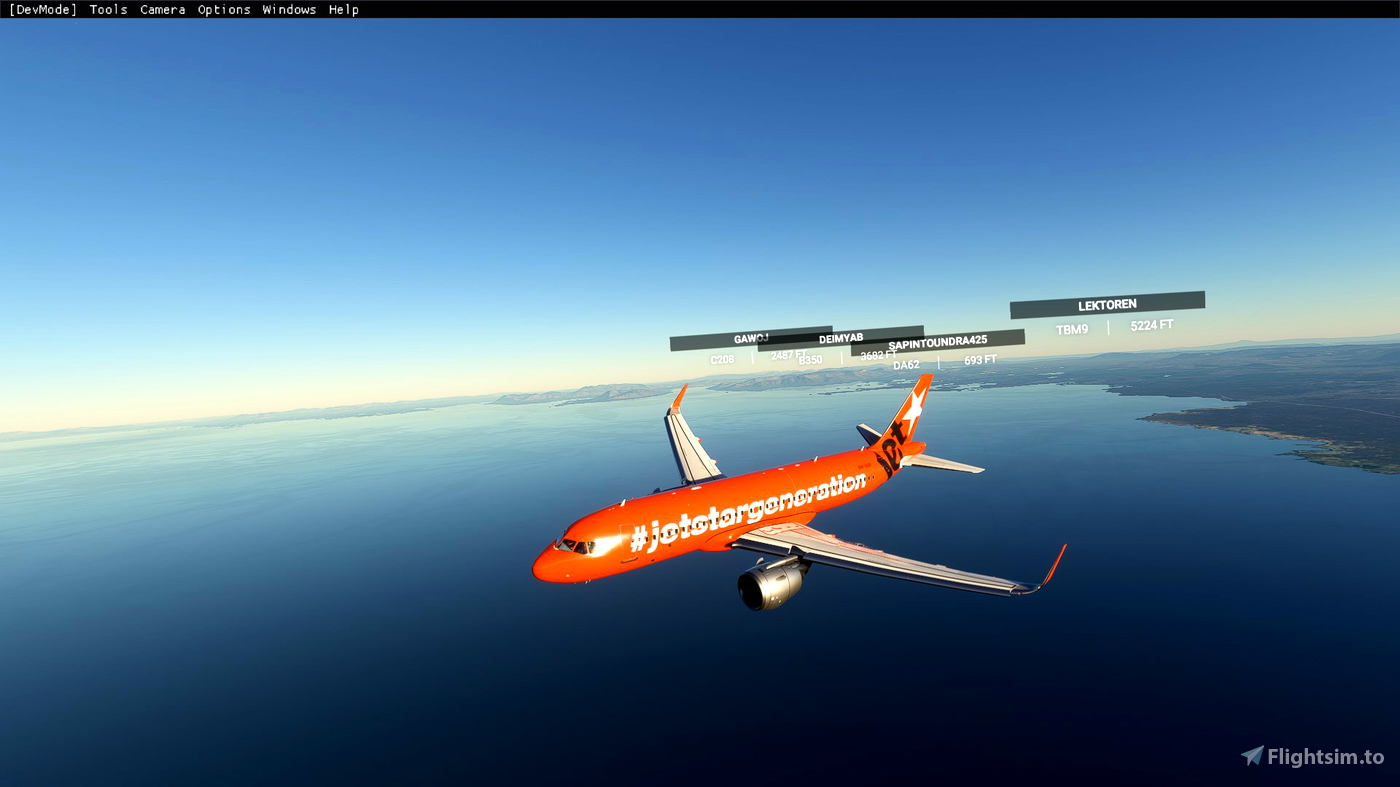
Task: Open the [DevMode] menu
Action: (41, 9)
